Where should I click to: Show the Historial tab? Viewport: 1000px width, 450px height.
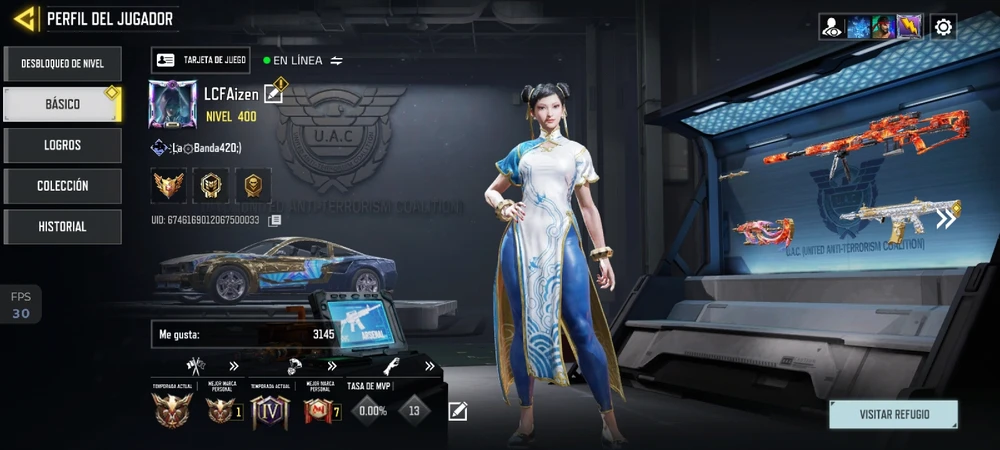[x=62, y=227]
